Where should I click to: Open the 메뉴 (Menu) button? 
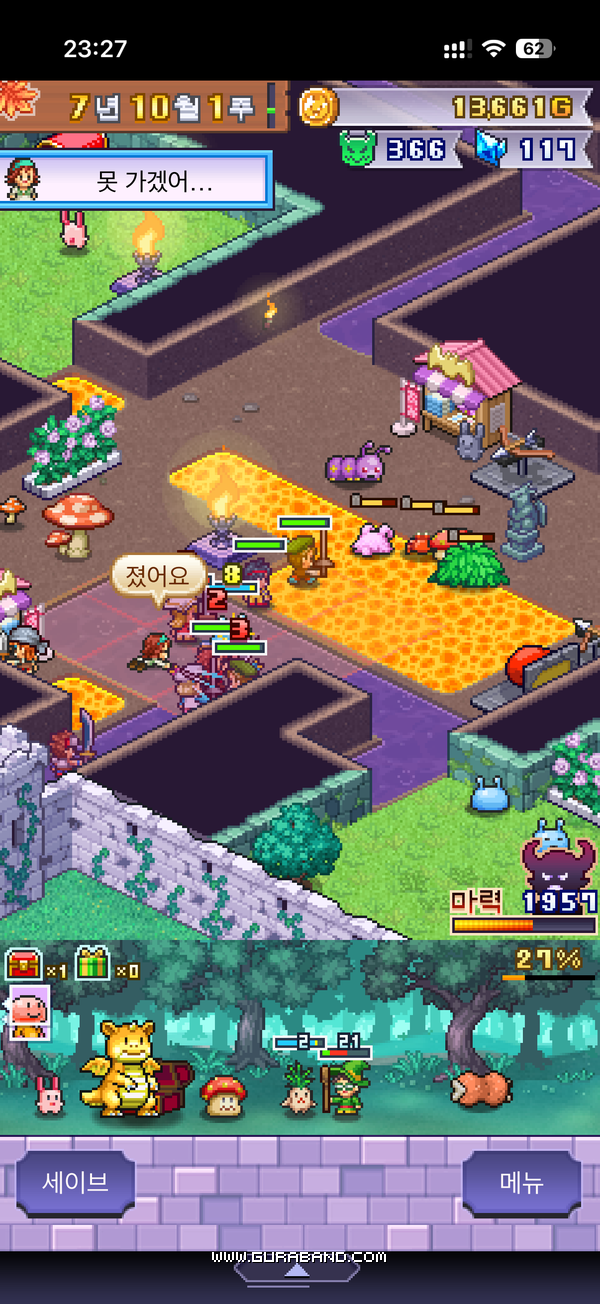tap(521, 1182)
